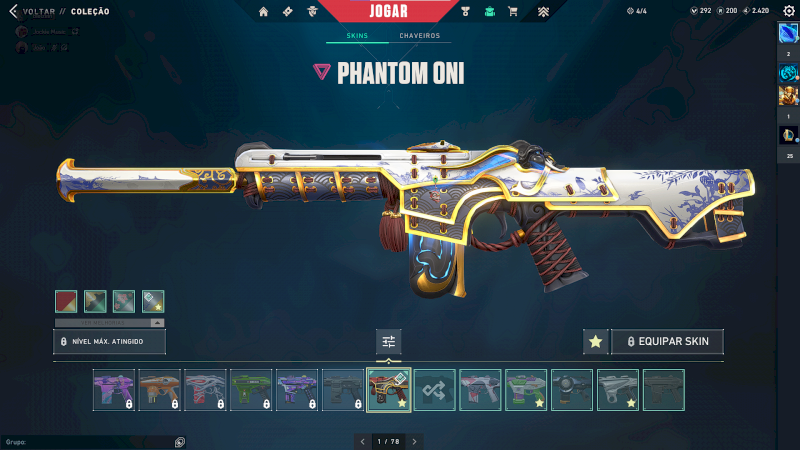Open the skin filter sliders button
Image resolution: width=800 pixels, height=450 pixels.
point(389,342)
